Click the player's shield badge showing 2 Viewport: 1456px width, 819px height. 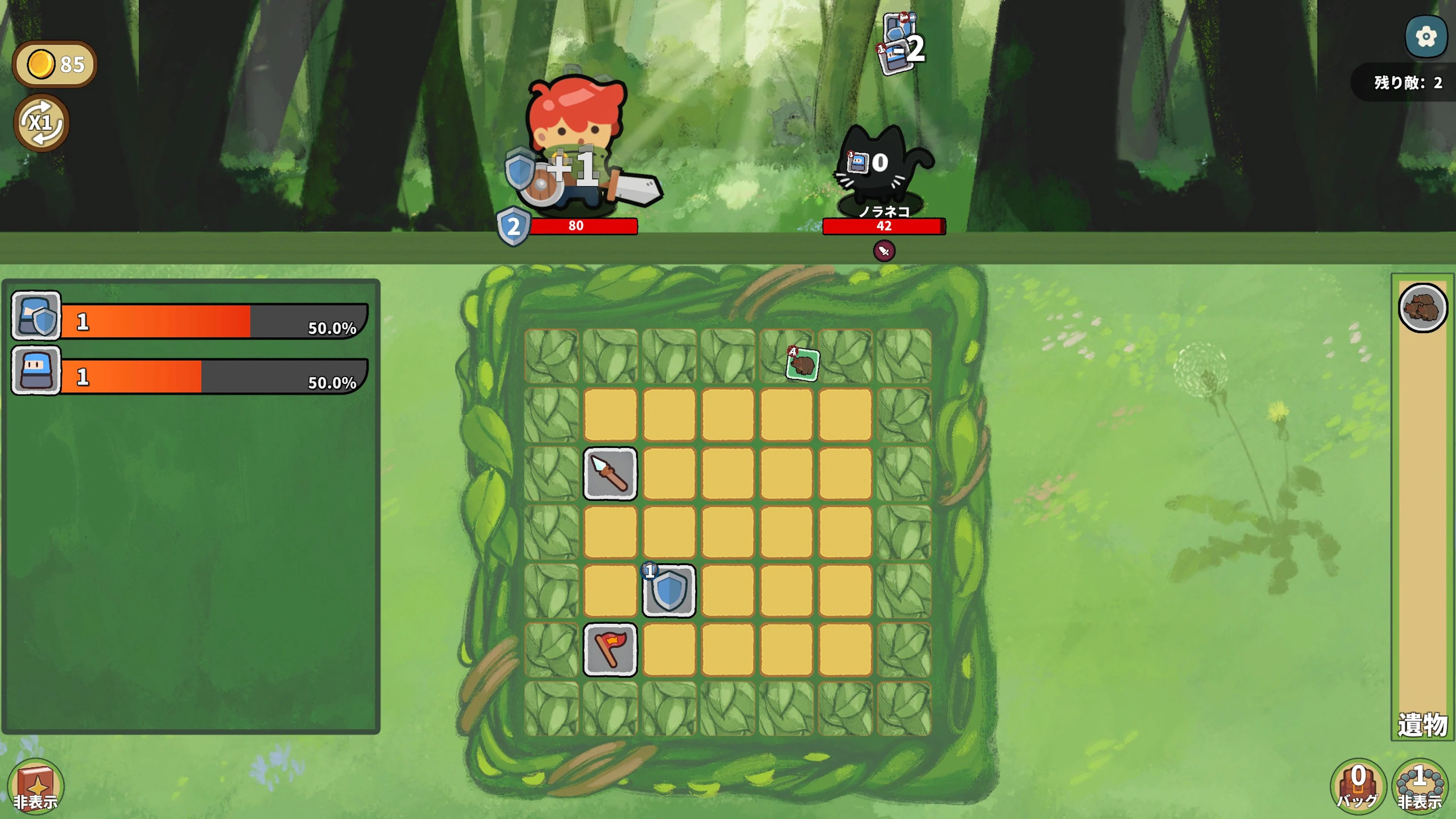tap(513, 227)
